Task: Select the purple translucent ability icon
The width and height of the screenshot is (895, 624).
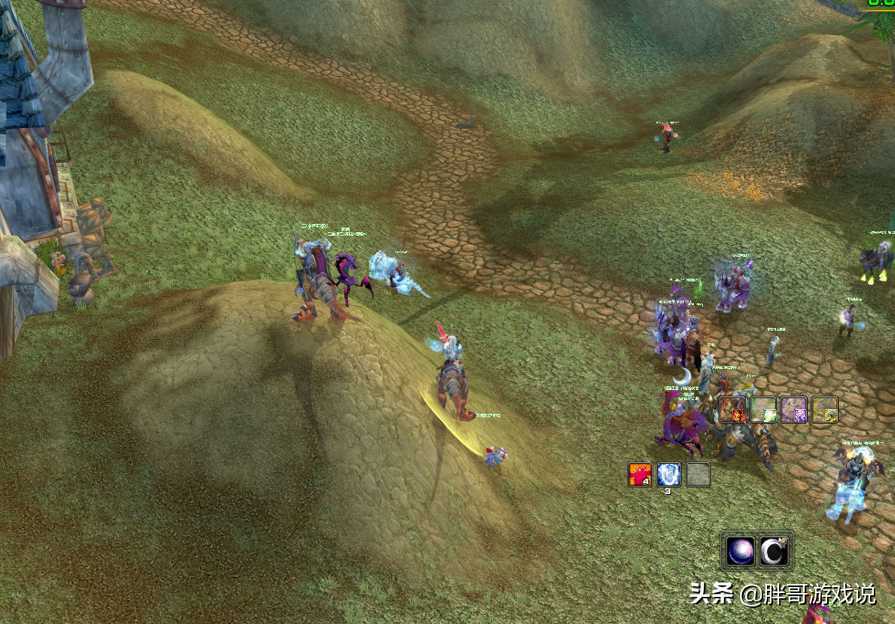Action: [x=794, y=409]
